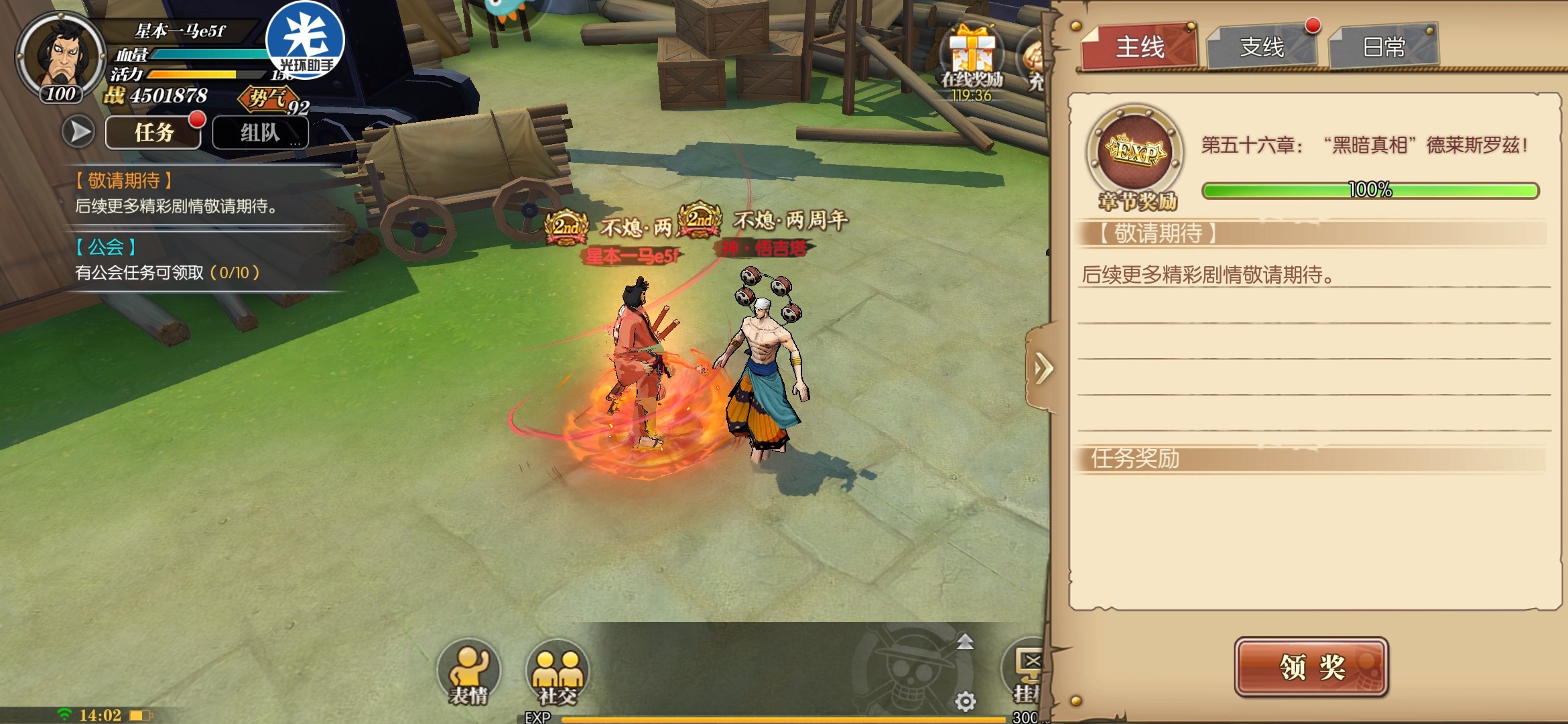Select the 日常 daily quest tab
Screen dimensions: 1568x724
1384,47
